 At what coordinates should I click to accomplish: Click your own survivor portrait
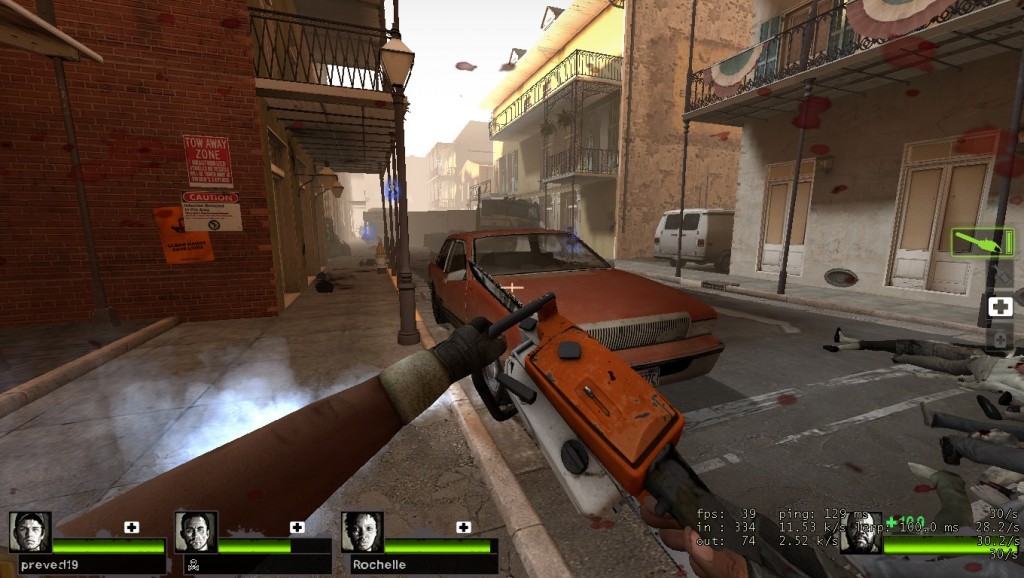860,533
